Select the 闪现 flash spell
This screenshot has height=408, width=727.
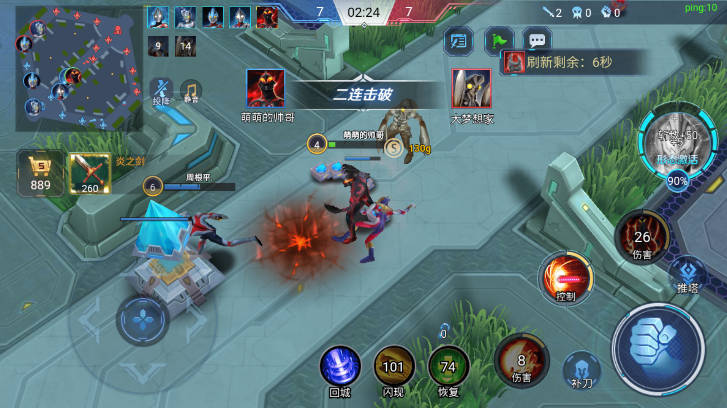[x=393, y=367]
